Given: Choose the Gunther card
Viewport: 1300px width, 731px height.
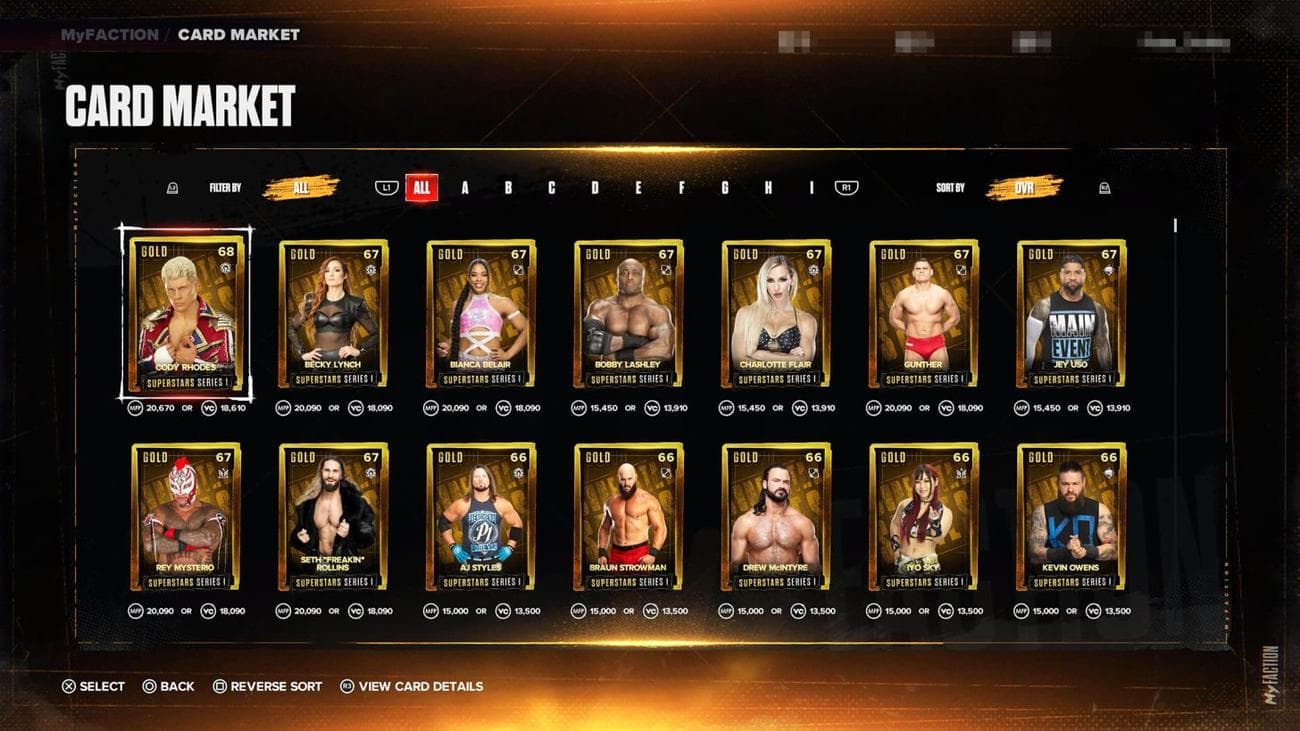Looking at the screenshot, I should click(924, 313).
